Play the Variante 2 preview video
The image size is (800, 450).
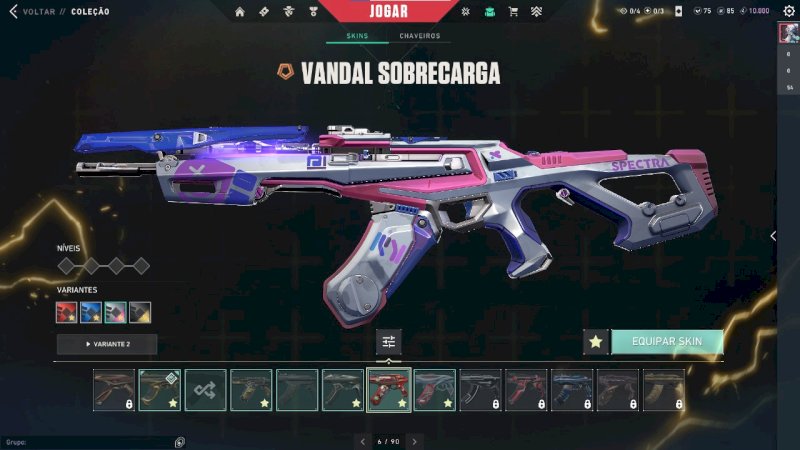107,344
